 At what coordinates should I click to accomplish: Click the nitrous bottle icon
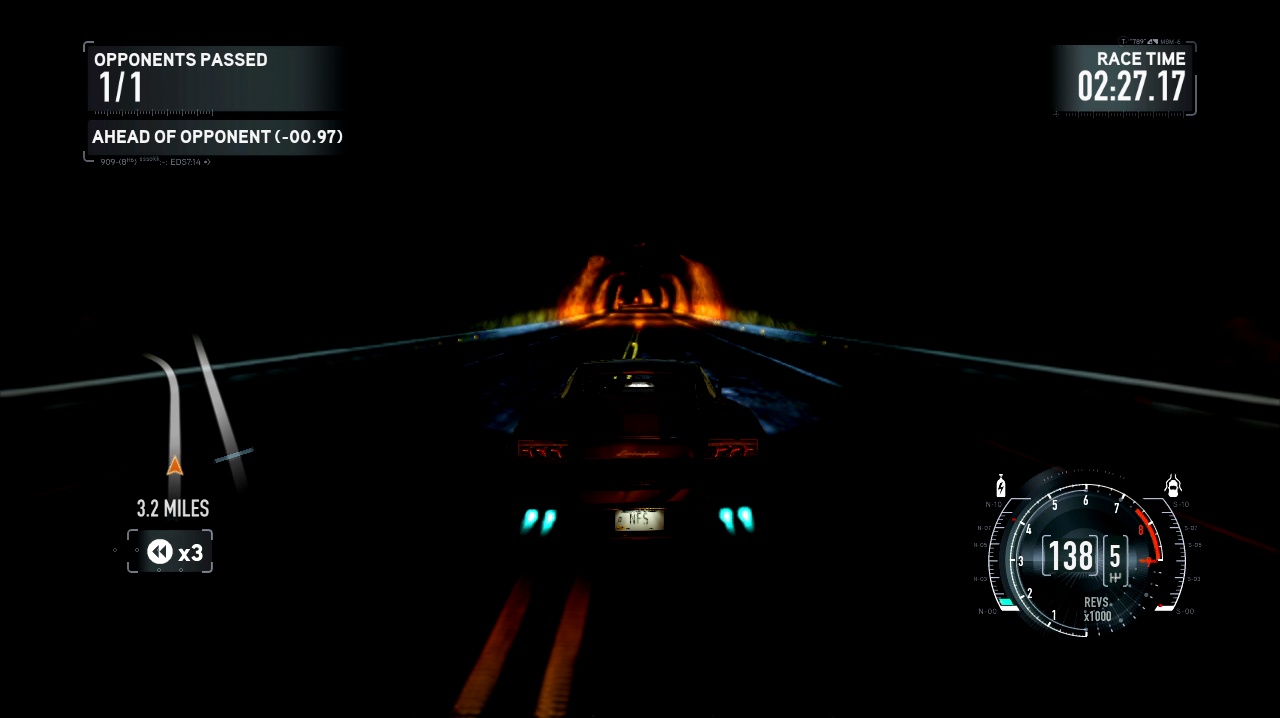pos(1000,485)
